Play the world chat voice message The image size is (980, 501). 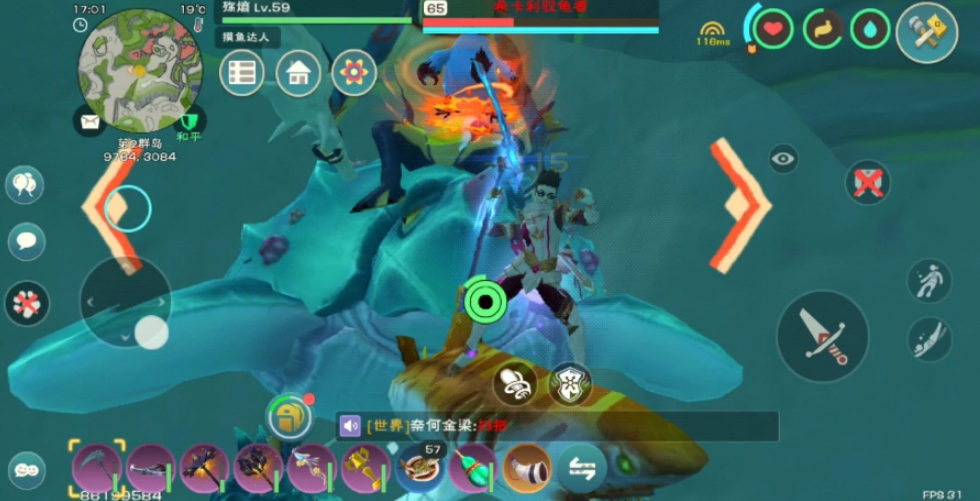350,426
